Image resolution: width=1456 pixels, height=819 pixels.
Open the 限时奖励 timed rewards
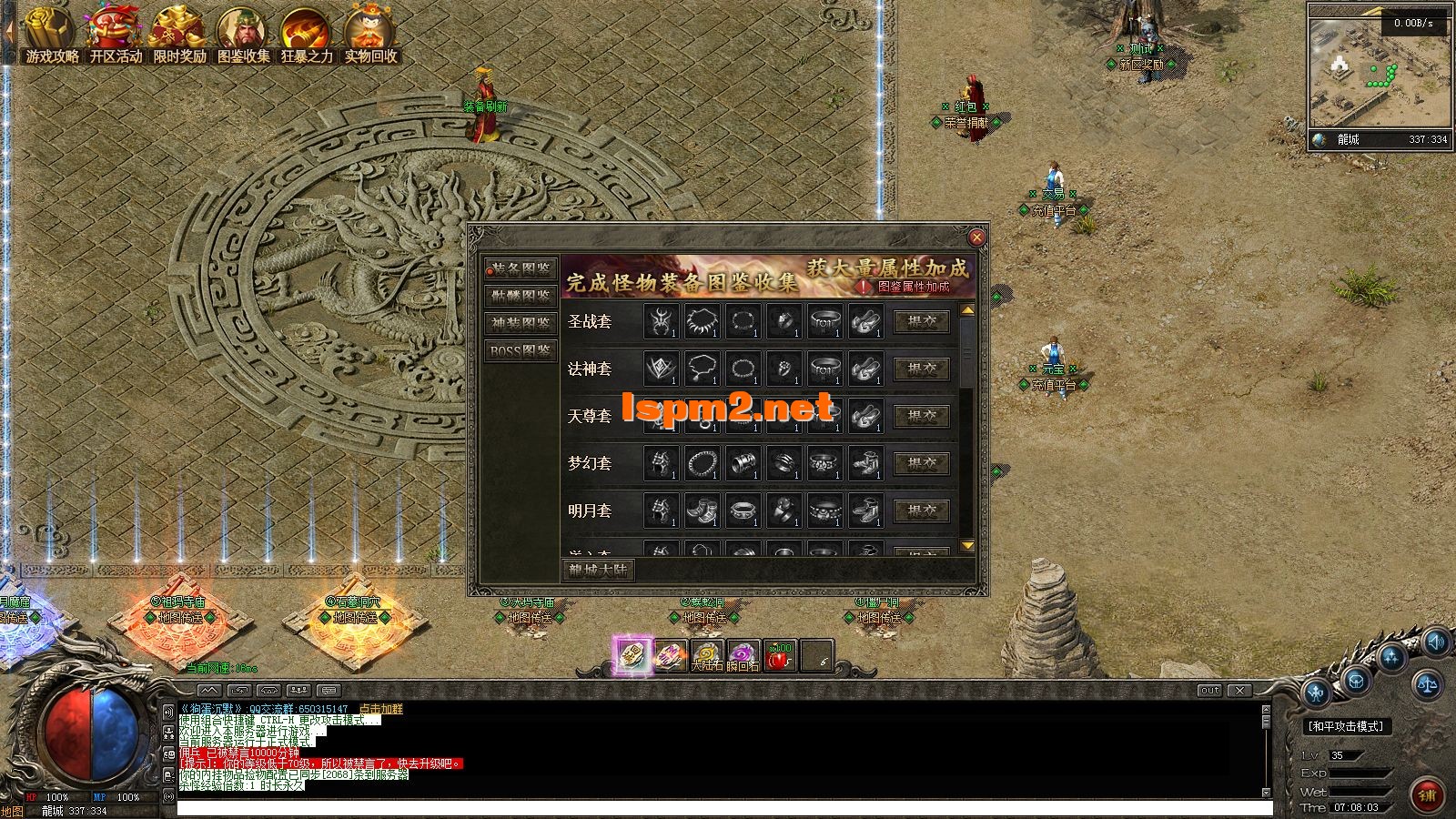click(179, 36)
